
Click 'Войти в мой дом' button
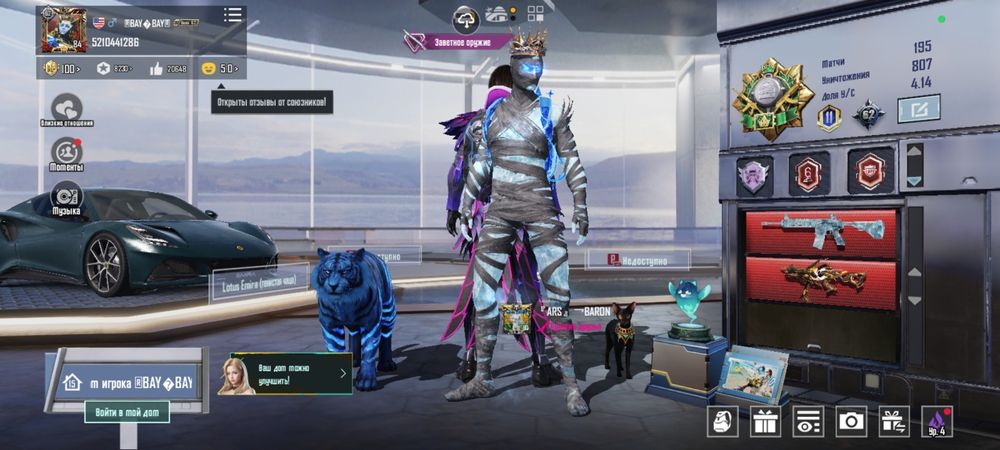coord(126,411)
